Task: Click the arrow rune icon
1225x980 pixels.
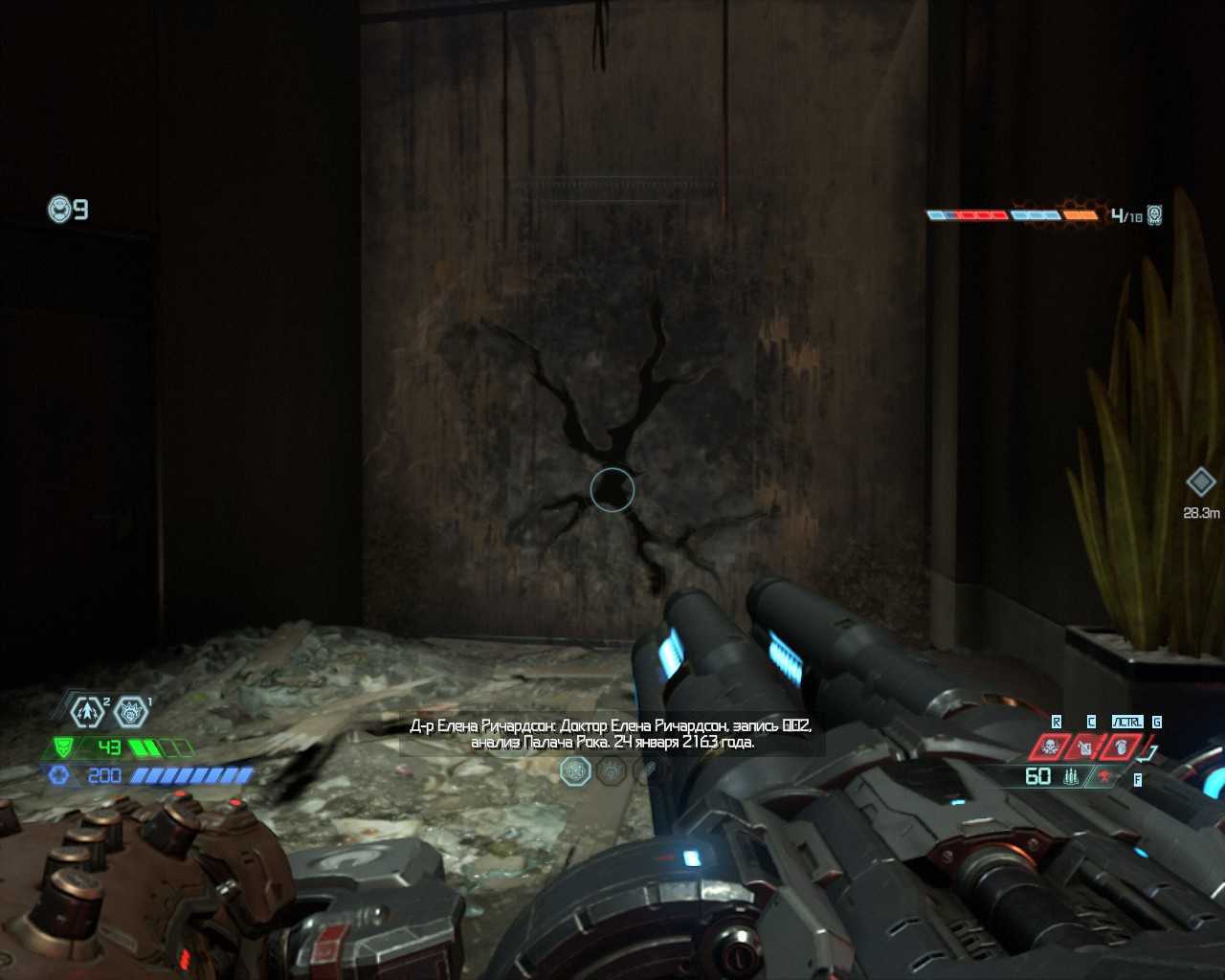Action: pos(88,711)
